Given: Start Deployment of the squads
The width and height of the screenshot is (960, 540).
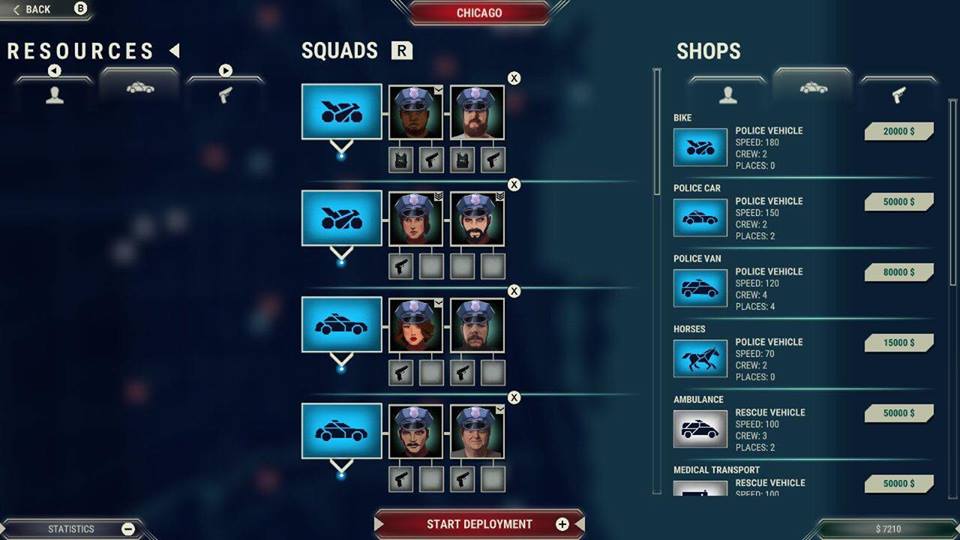Looking at the screenshot, I should pos(480,524).
